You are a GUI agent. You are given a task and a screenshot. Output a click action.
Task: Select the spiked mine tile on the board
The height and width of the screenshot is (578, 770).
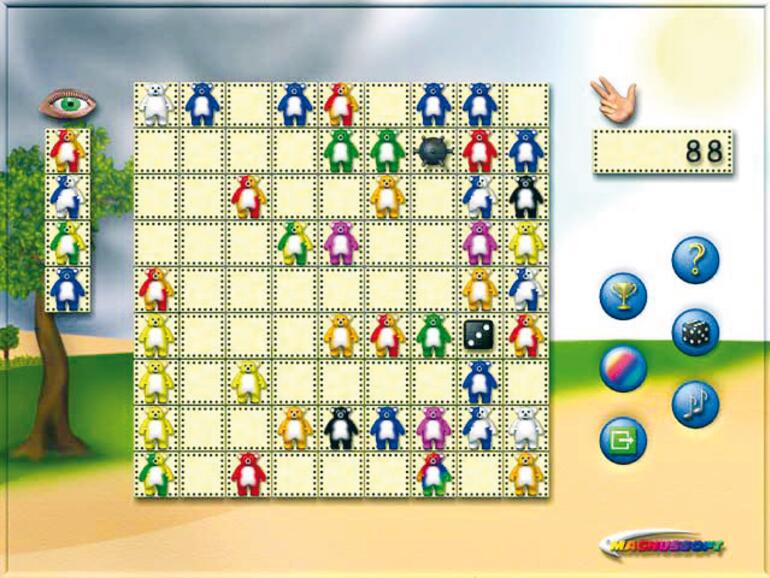coord(433,150)
